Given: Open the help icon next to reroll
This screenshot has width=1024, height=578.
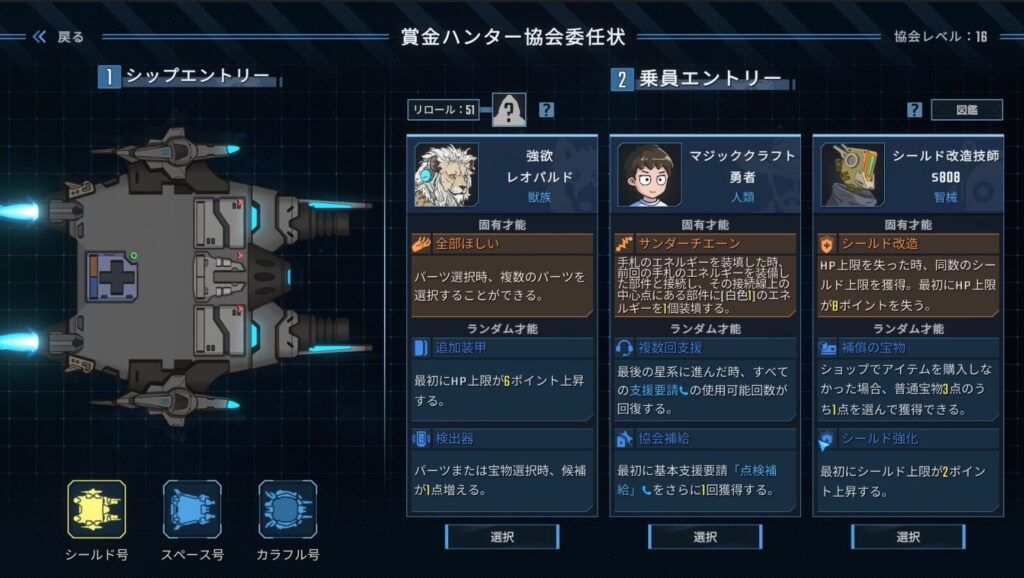Looking at the screenshot, I should point(546,110).
